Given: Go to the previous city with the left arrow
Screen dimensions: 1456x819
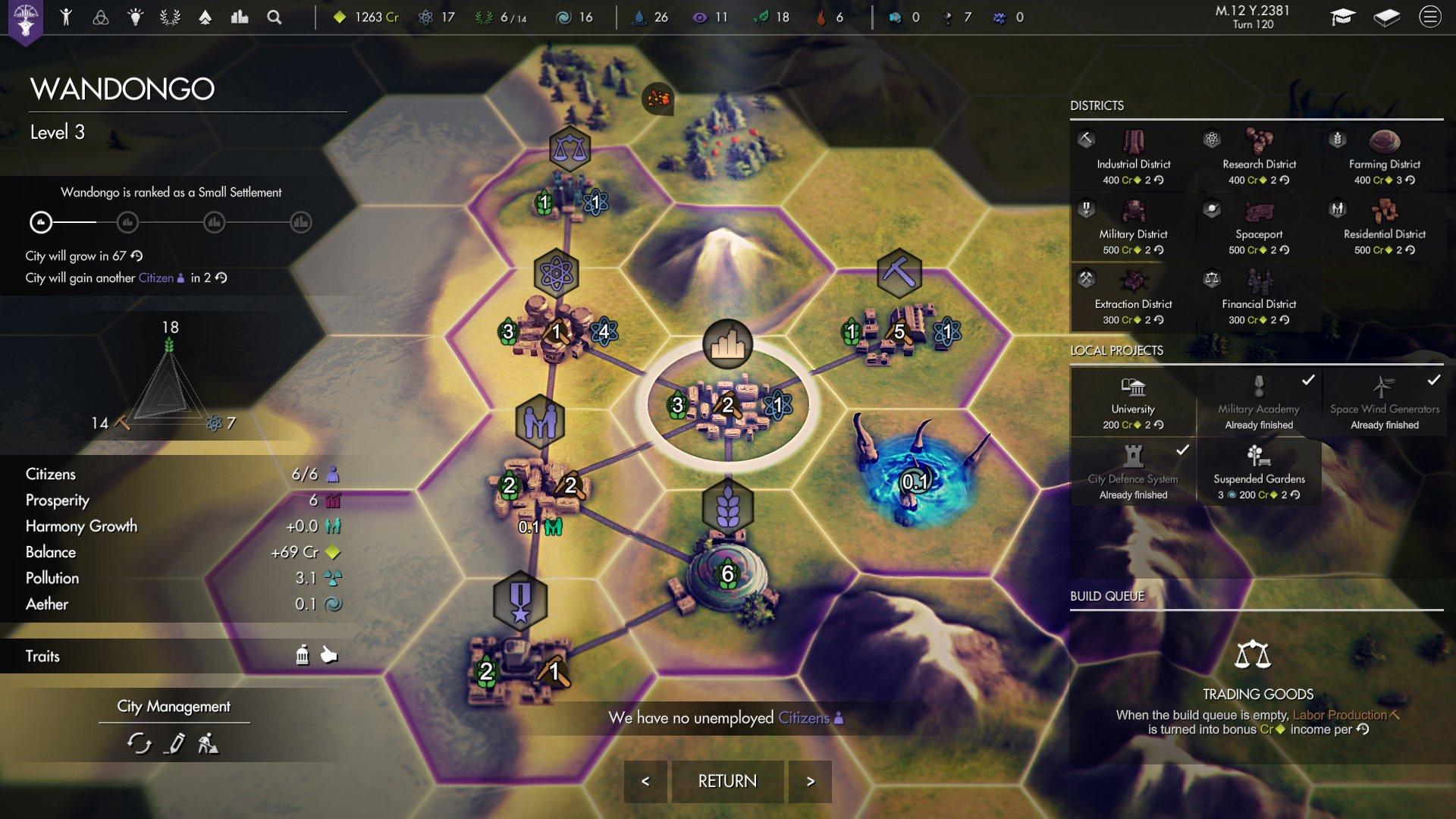Looking at the screenshot, I should [x=645, y=780].
